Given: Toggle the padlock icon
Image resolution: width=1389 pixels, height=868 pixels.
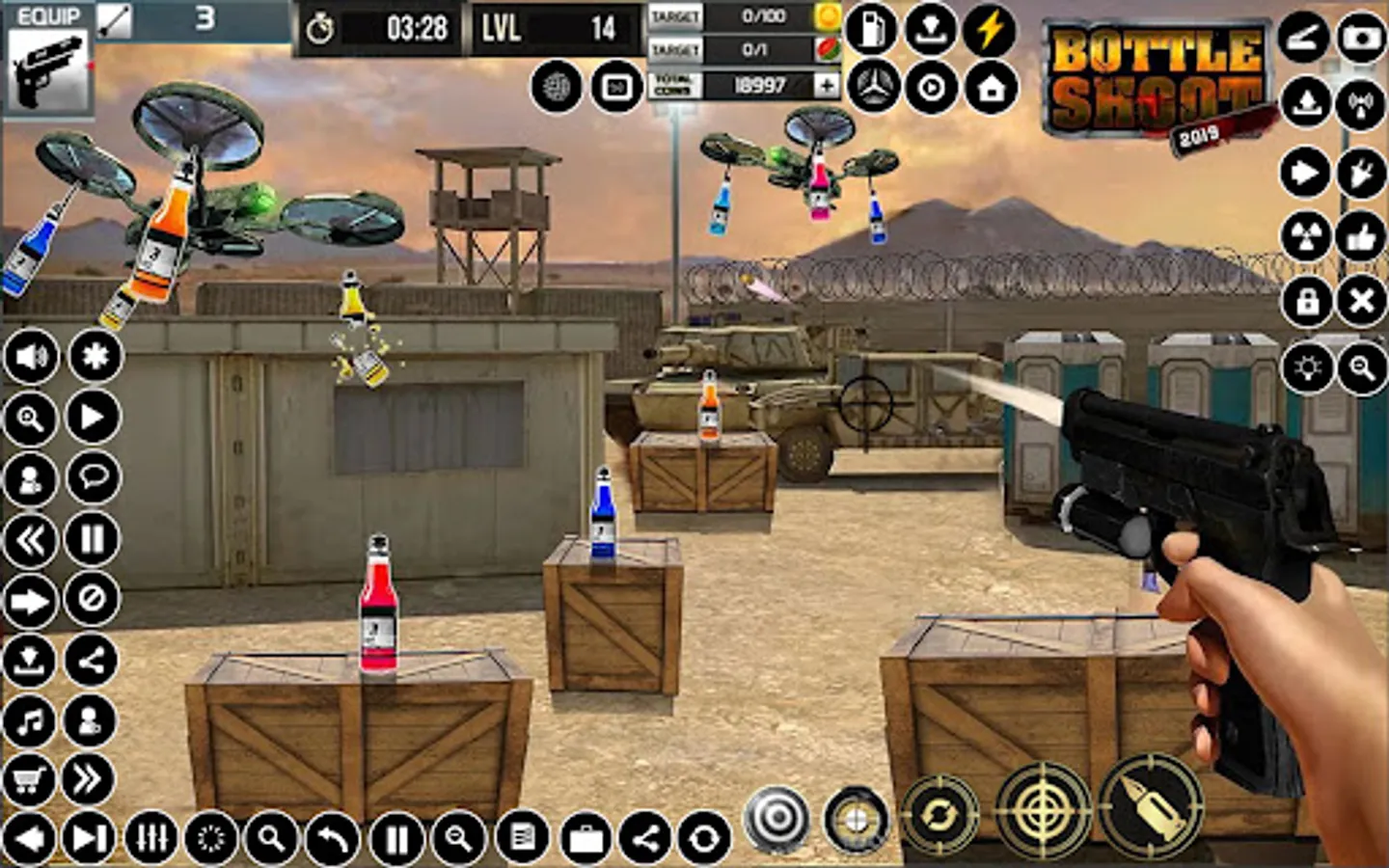Looking at the screenshot, I should click(1307, 302).
